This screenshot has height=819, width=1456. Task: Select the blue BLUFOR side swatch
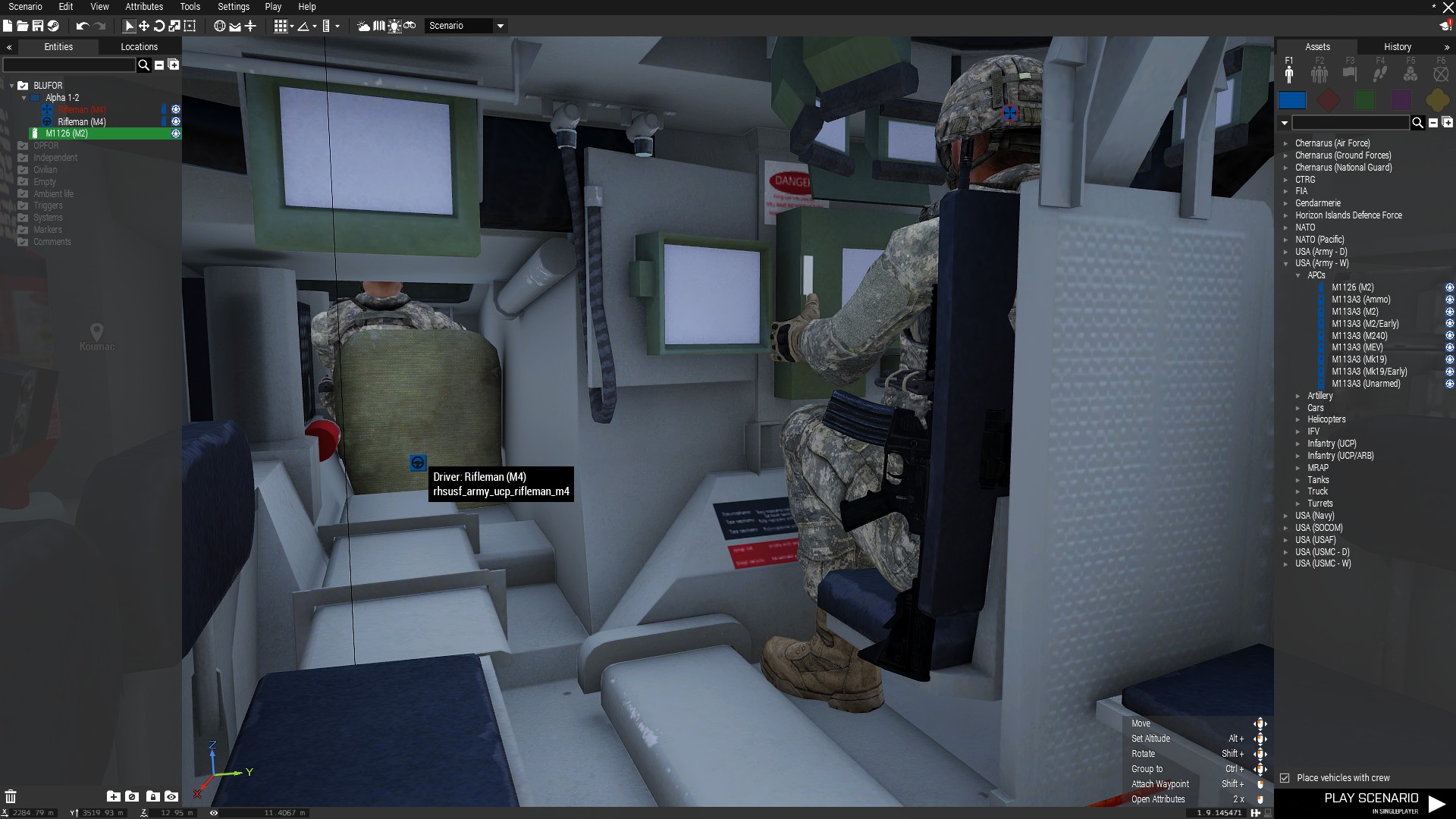(1292, 100)
